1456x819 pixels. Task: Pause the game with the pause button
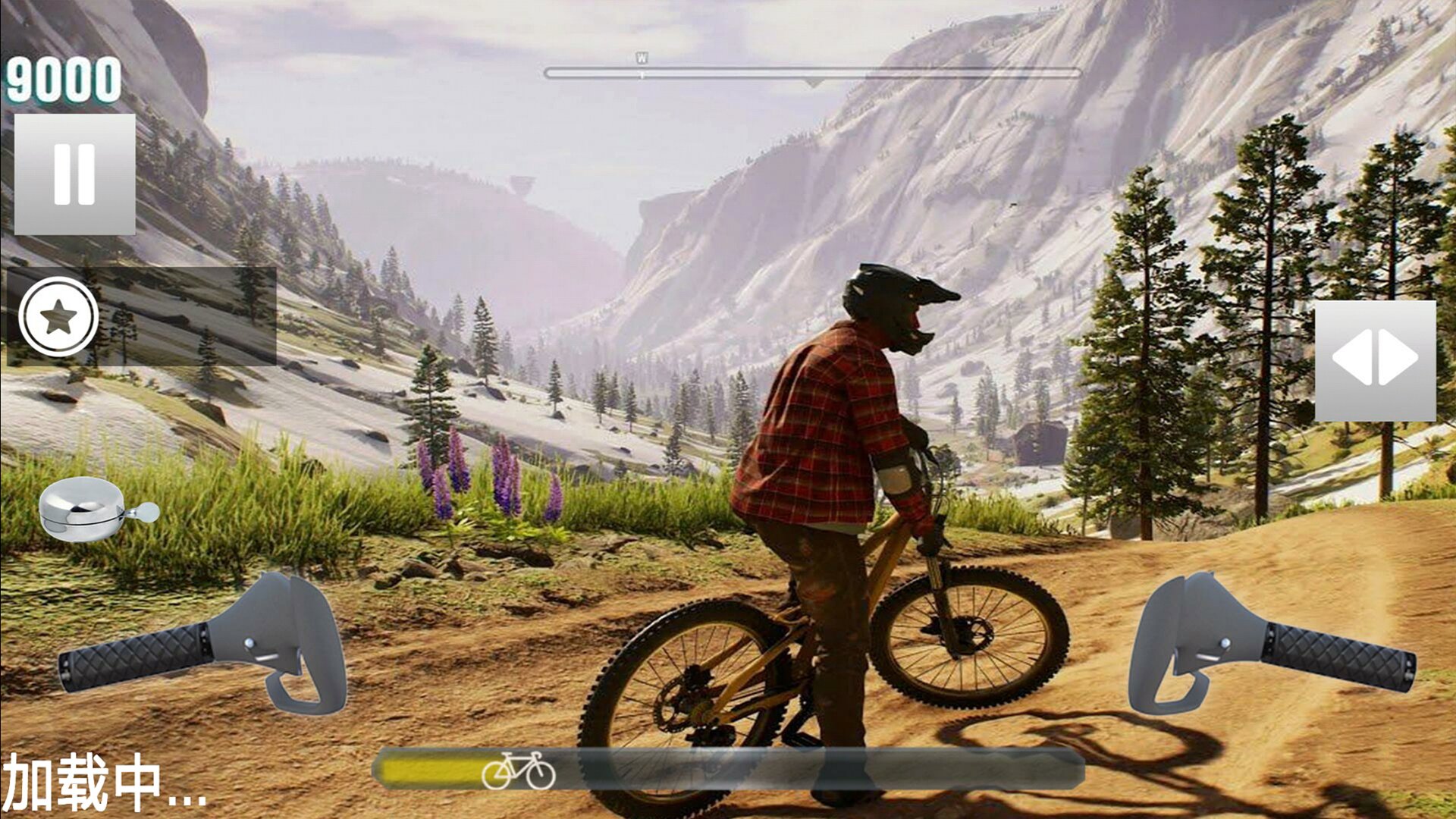click(x=74, y=174)
